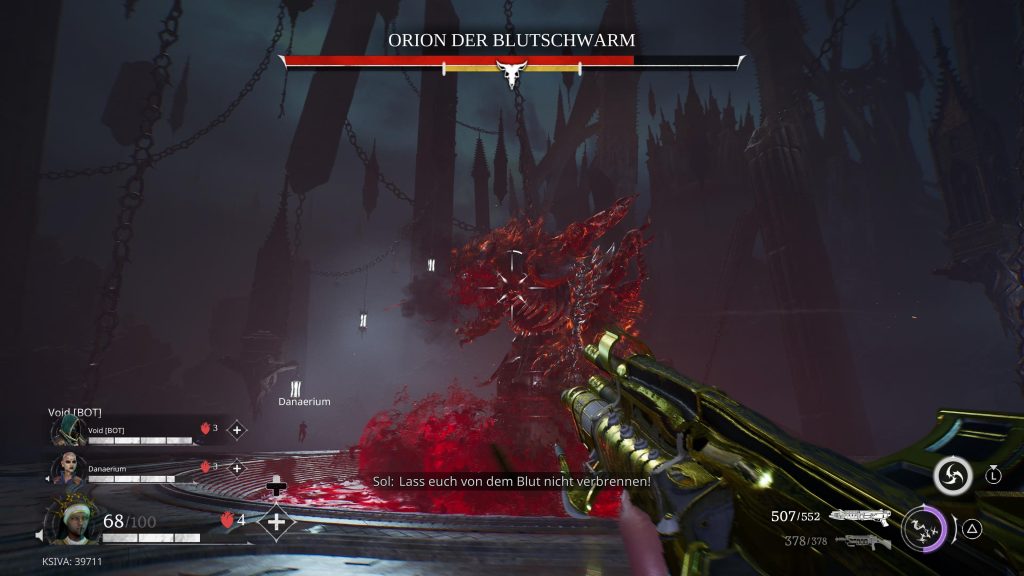Image resolution: width=1024 pixels, height=576 pixels.
Task: Click Danaerium's bald teammate portrait
Action: (x=68, y=467)
